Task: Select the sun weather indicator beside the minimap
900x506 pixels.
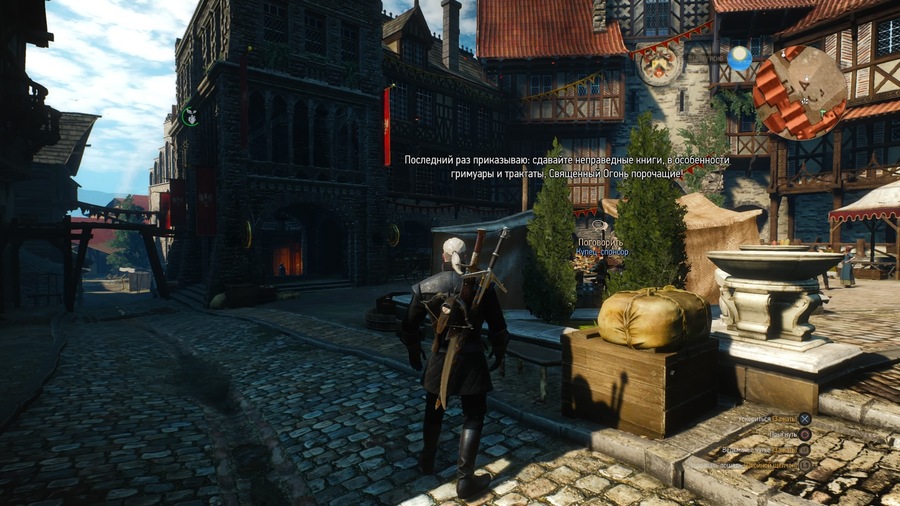Action: (x=739, y=58)
